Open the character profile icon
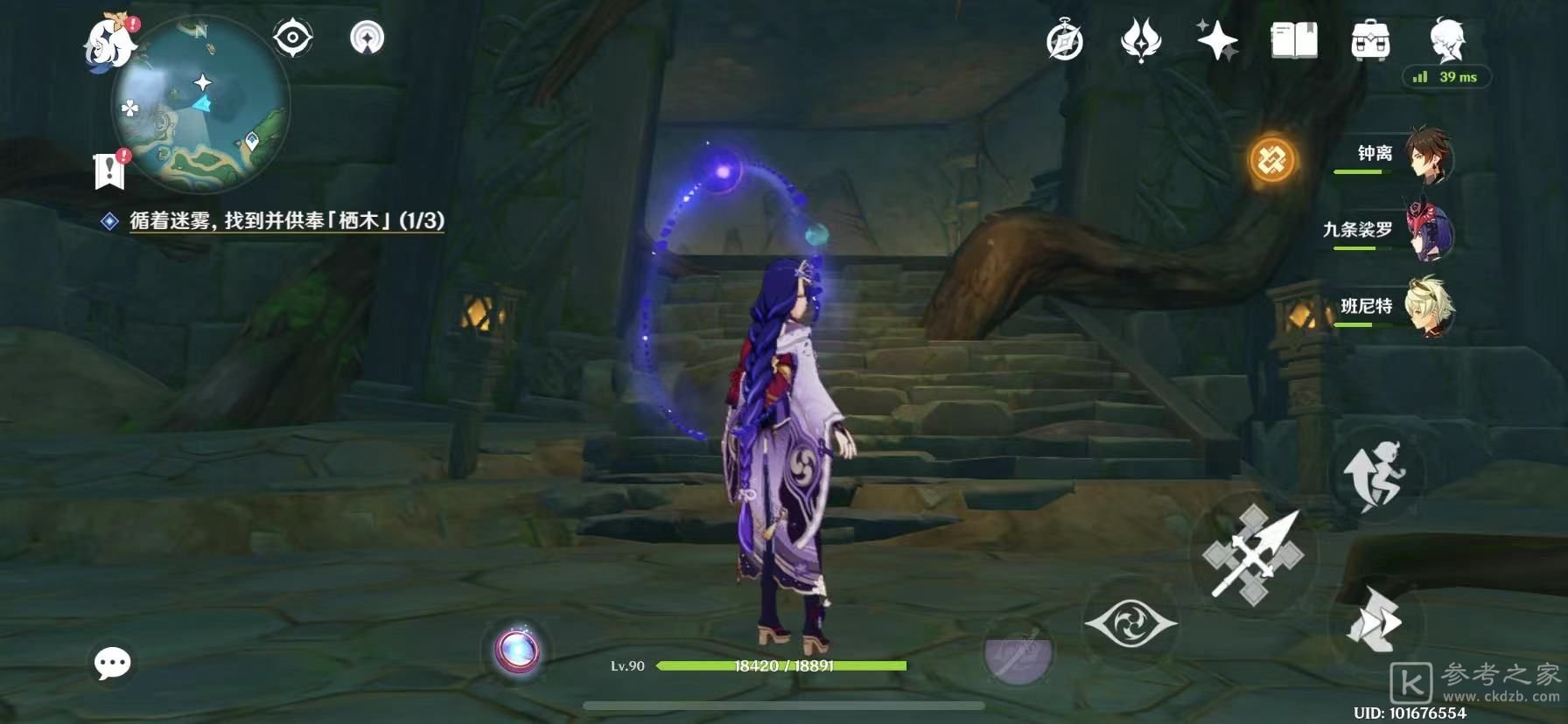Viewport: 1568px width, 724px height. 1445,39
